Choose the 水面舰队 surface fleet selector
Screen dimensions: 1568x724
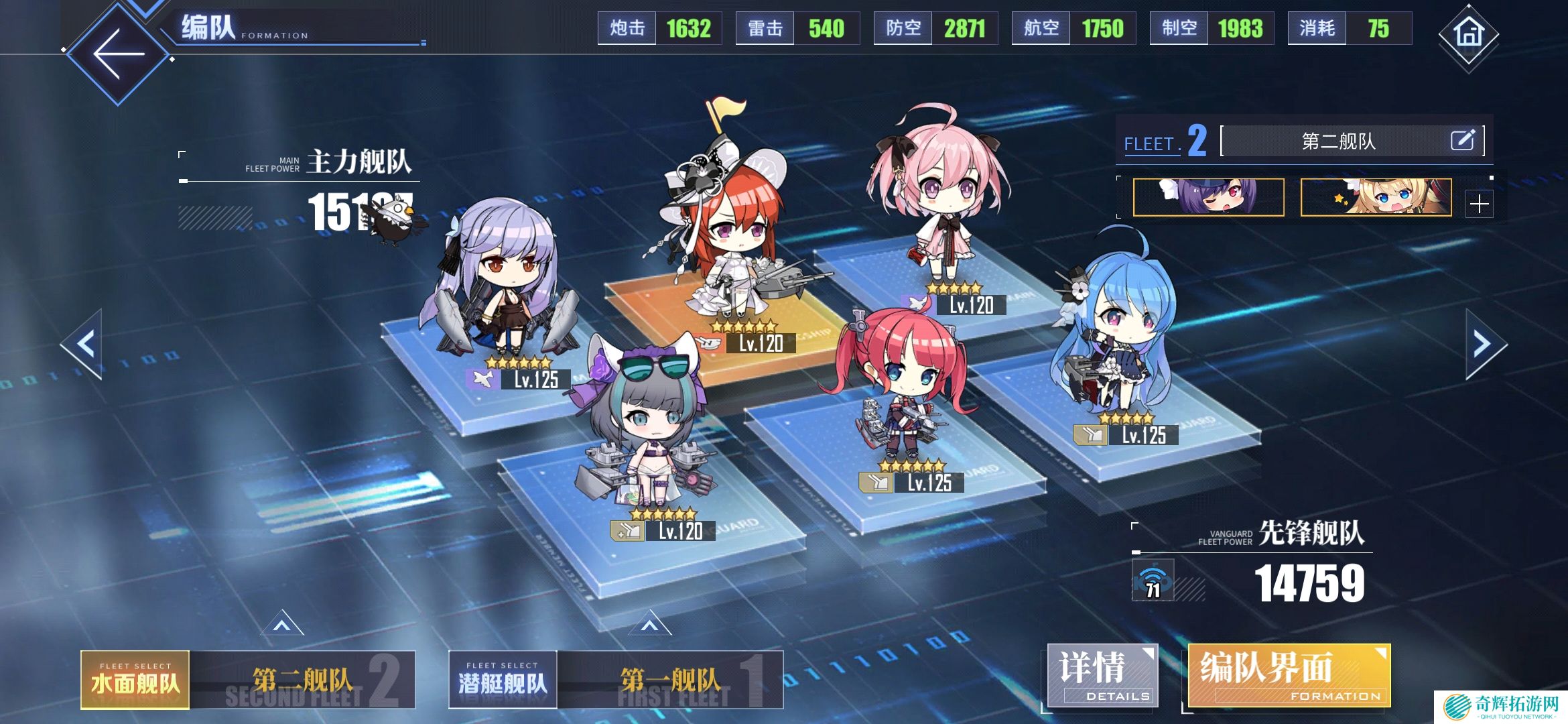click(x=135, y=680)
